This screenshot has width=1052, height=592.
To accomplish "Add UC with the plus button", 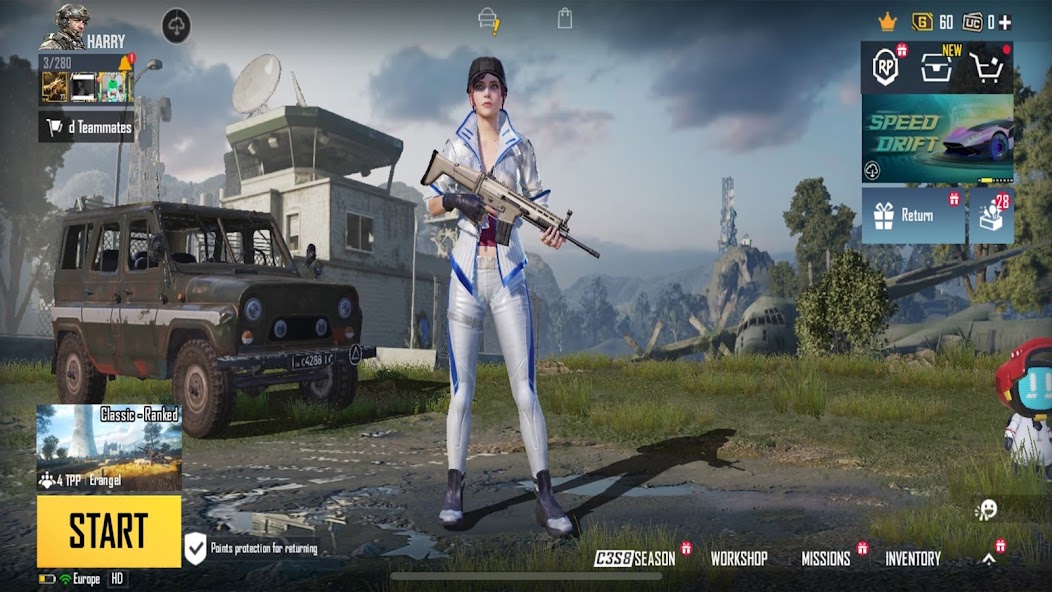I will tap(1005, 22).
